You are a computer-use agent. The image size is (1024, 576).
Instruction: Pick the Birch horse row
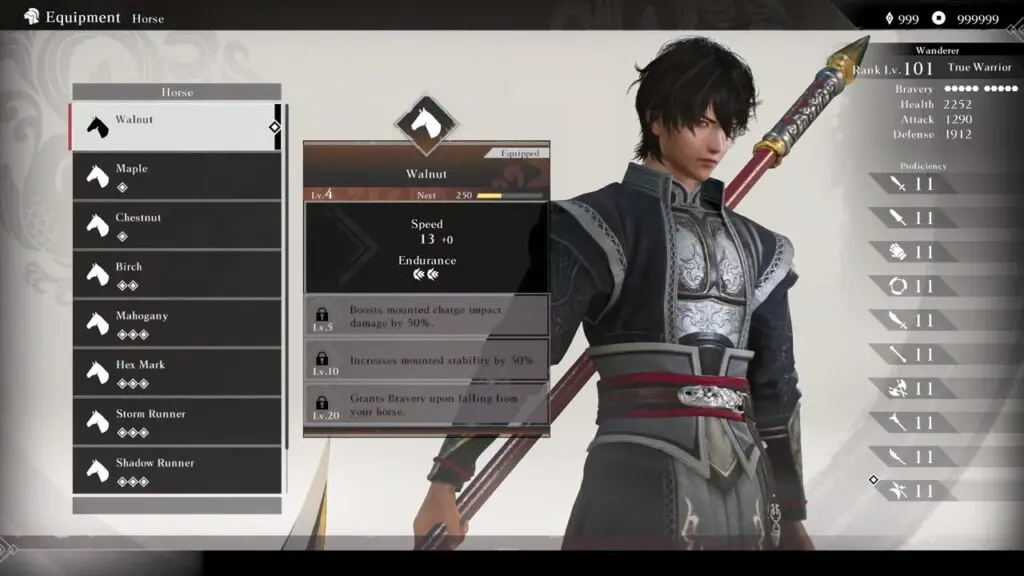pos(177,274)
